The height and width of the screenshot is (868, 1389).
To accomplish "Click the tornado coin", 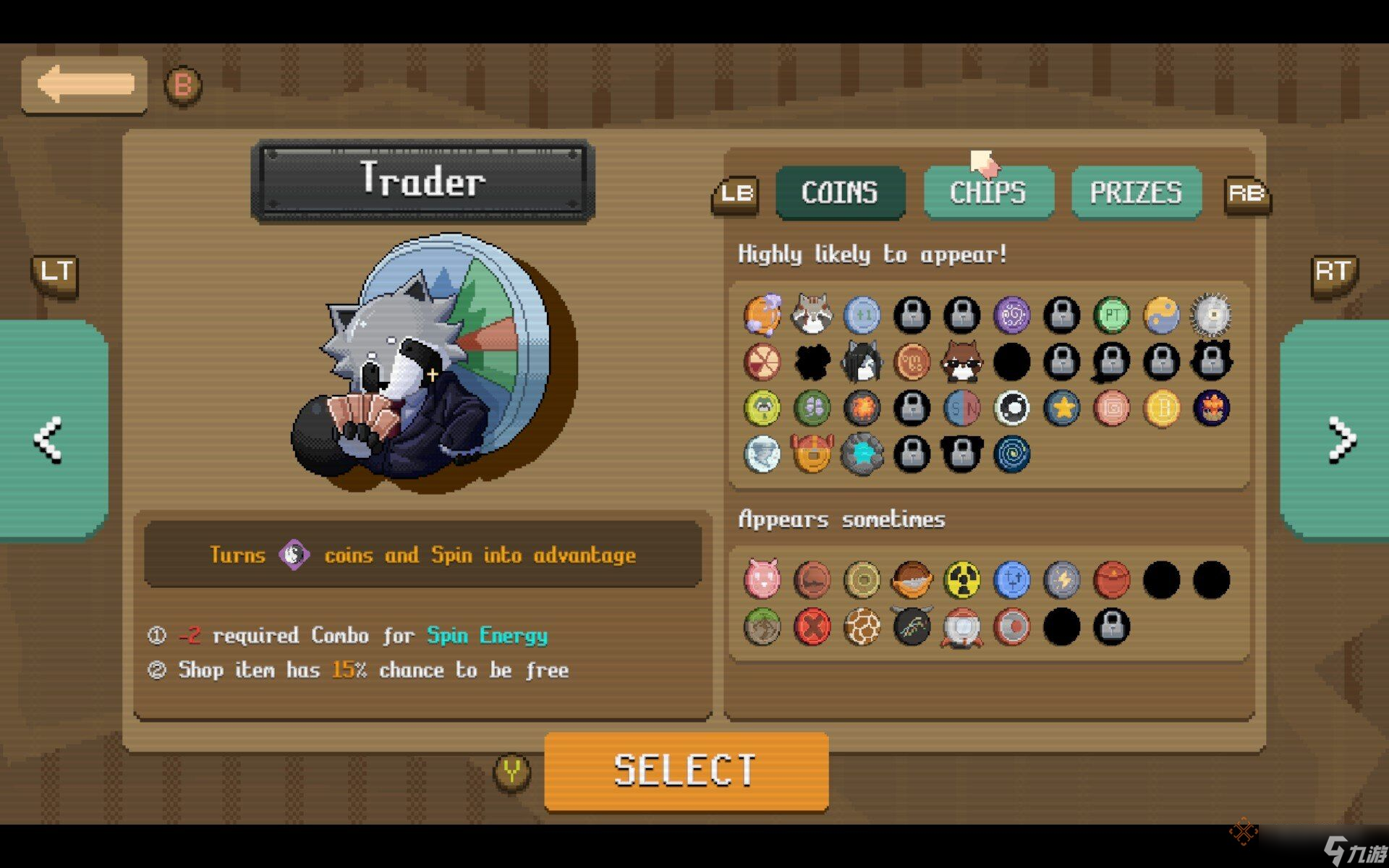I will (1011, 454).
